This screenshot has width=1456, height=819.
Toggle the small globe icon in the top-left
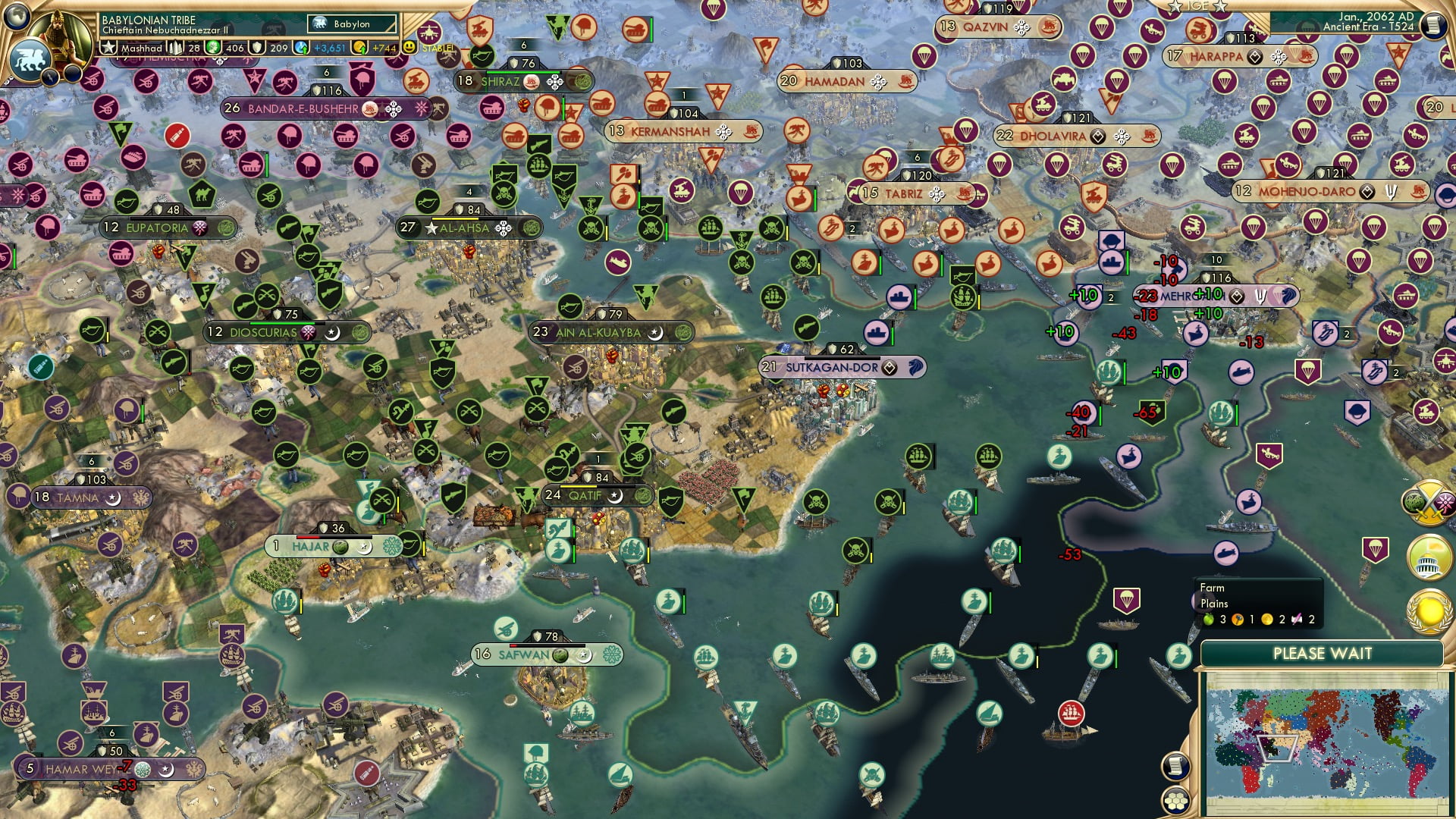pos(17,17)
